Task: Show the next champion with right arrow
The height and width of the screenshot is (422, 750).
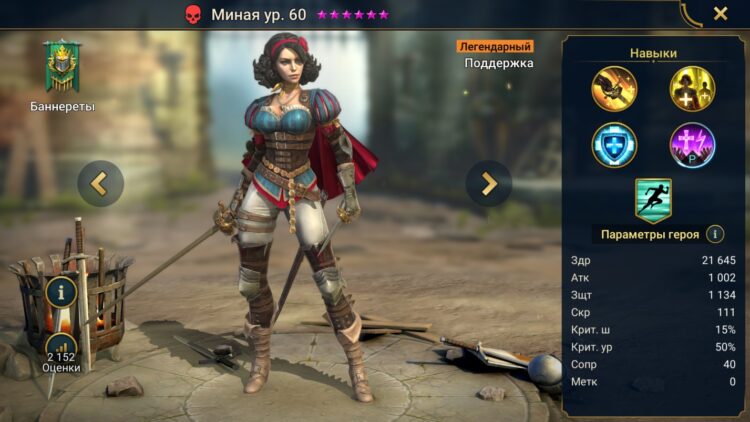Action: [x=489, y=183]
